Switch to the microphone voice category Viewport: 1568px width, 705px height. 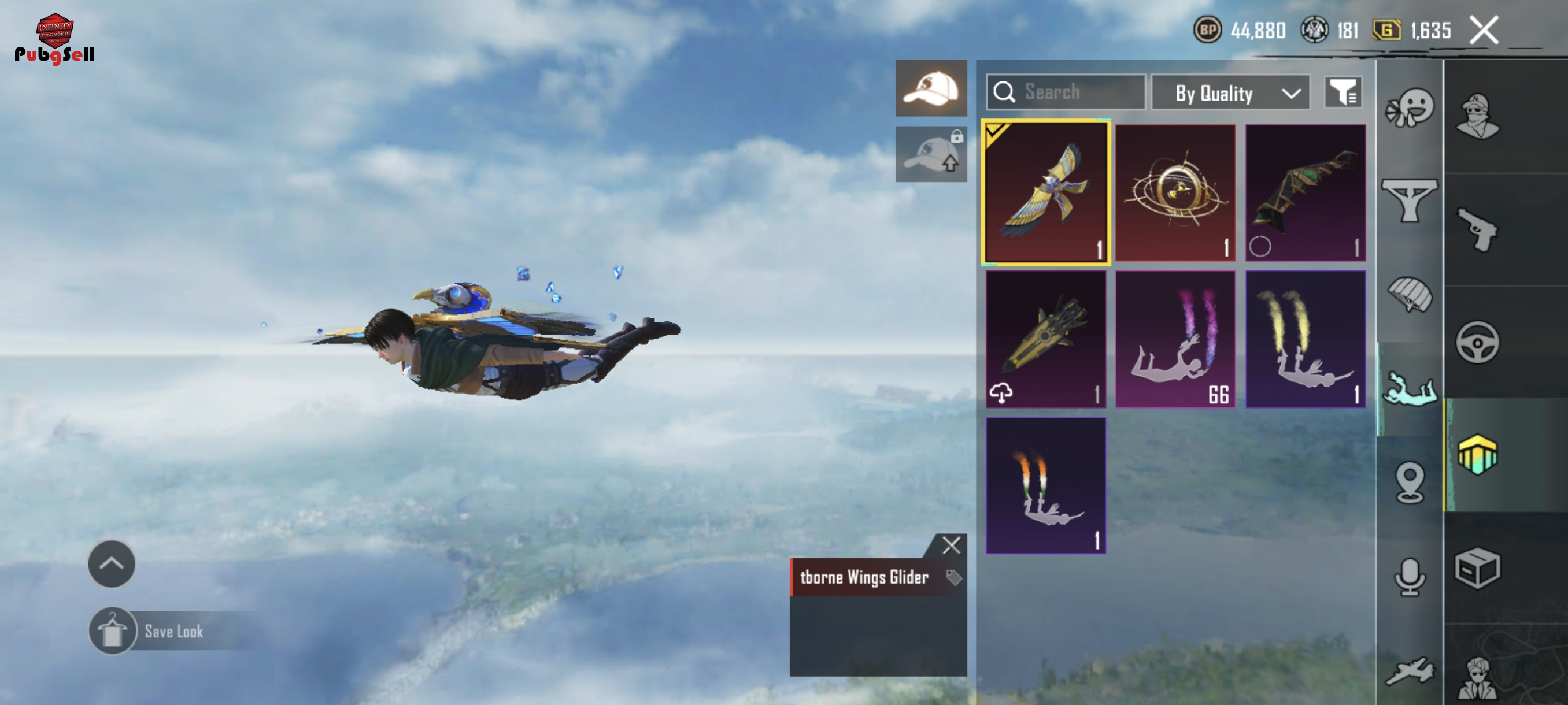coord(1410,577)
